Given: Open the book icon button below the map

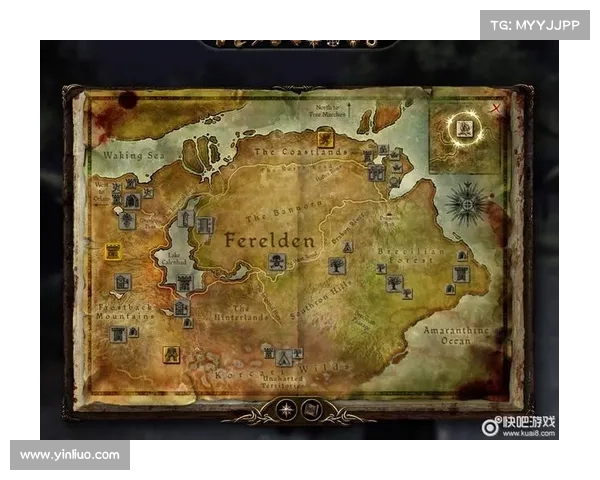Looking at the screenshot, I should pos(311,408).
